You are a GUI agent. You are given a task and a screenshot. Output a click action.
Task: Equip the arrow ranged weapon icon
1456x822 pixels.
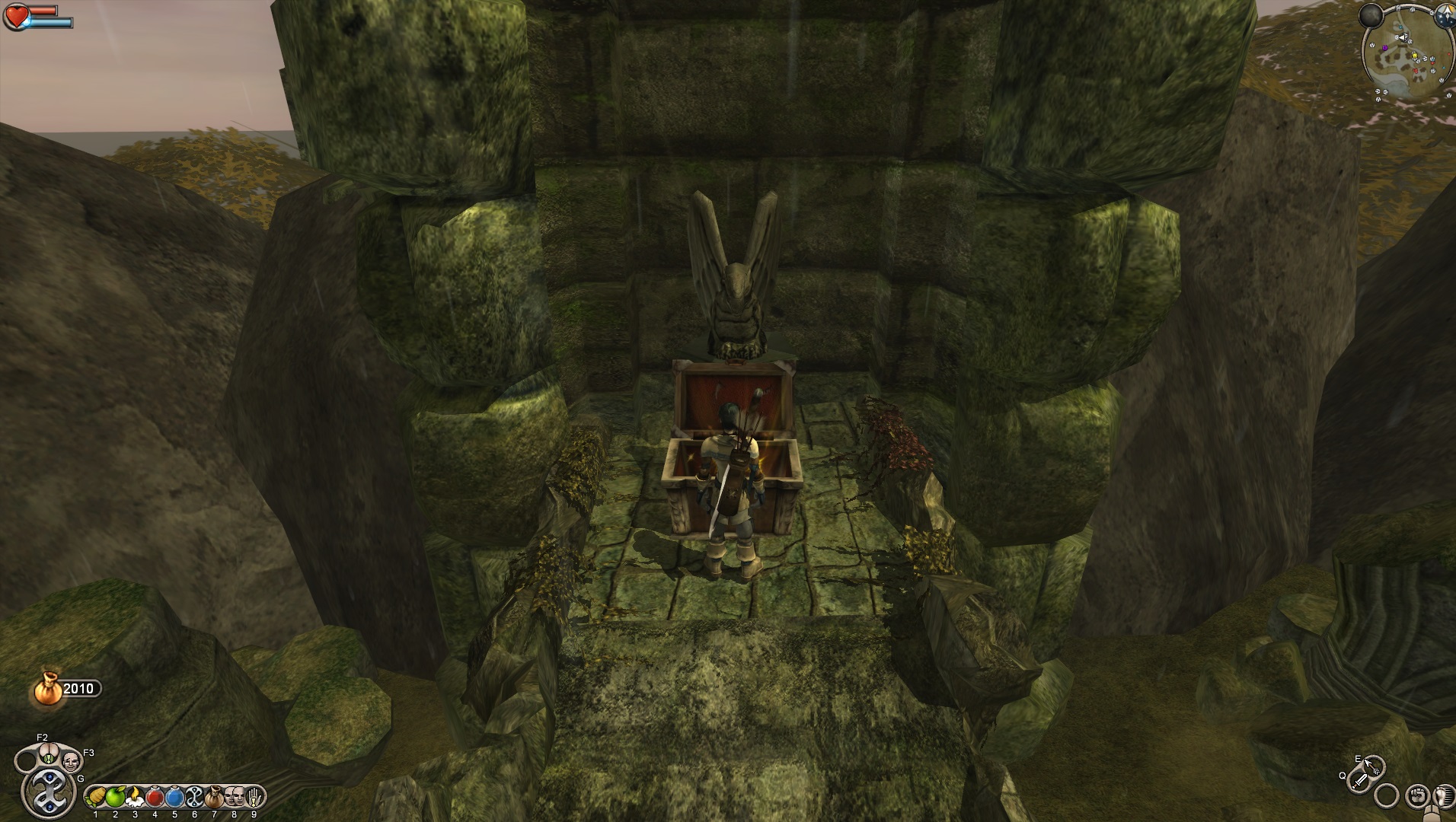(1373, 765)
